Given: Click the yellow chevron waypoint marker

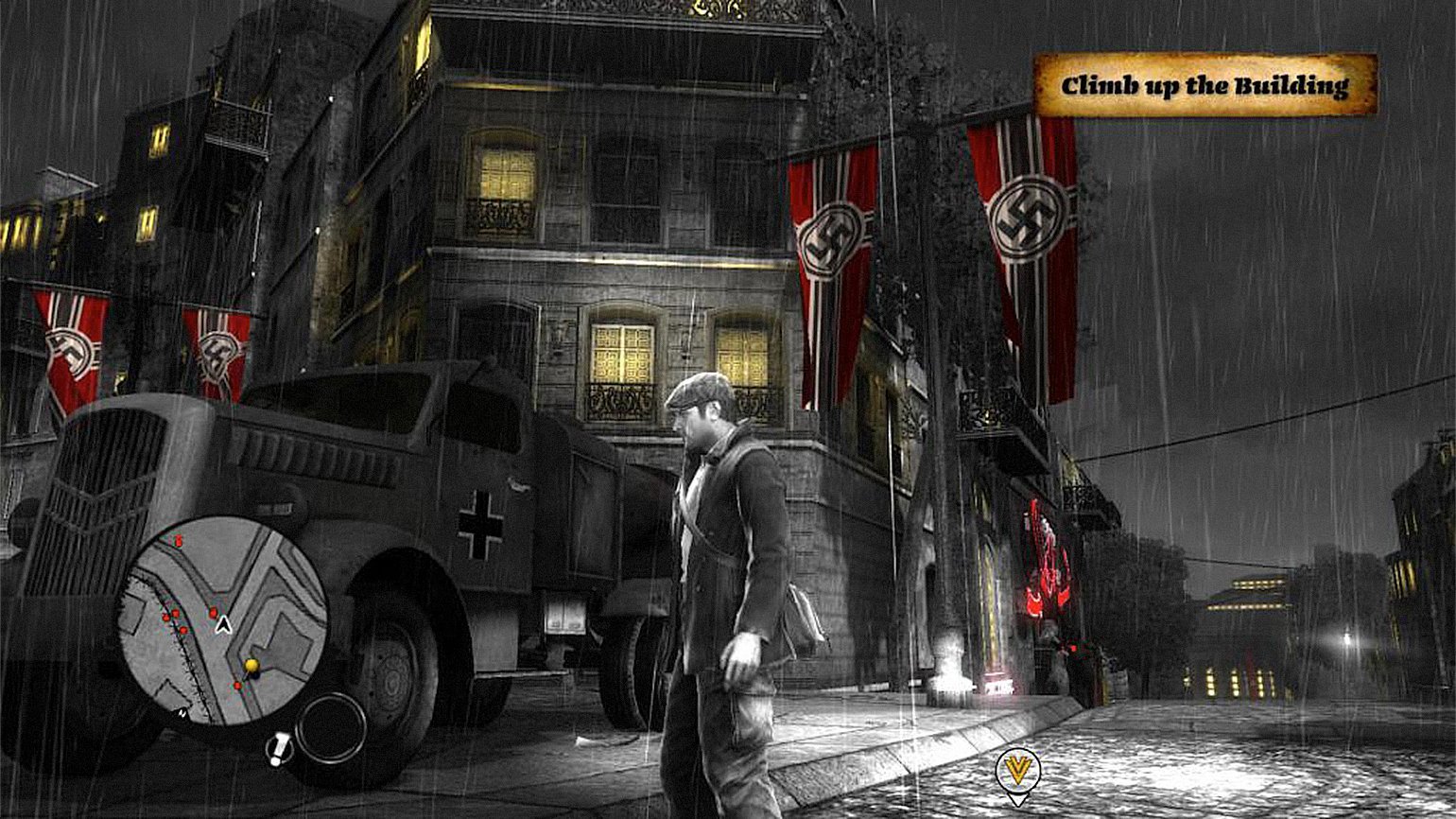Looking at the screenshot, I should point(1017,770).
